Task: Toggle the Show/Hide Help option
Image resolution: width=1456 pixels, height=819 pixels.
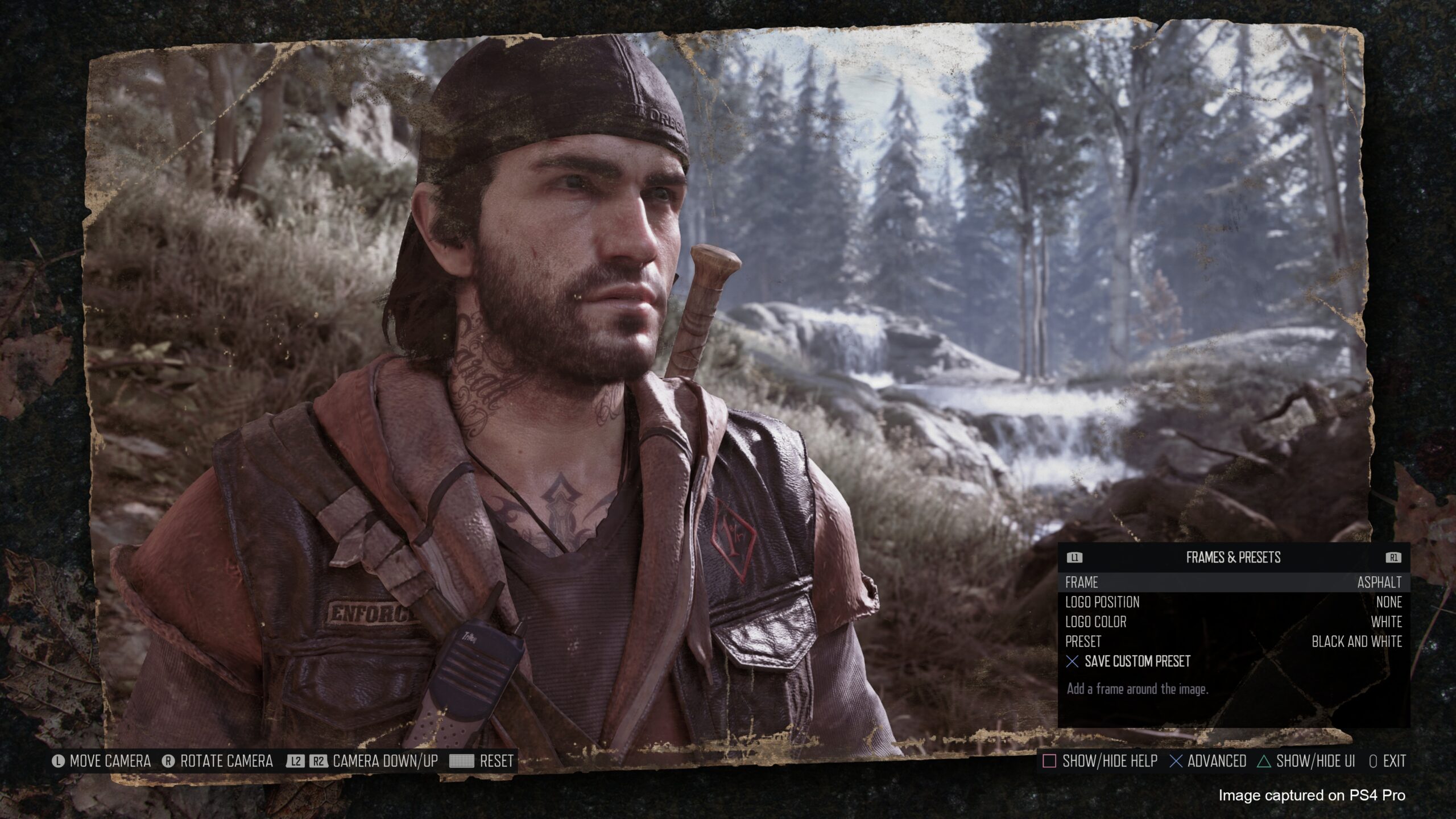Action: (x=1099, y=761)
